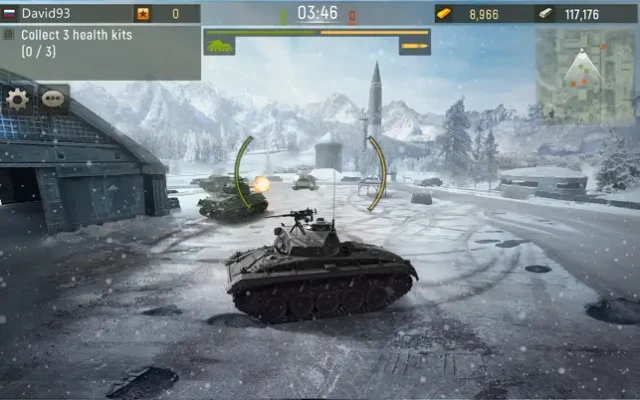Click the David93 player name panel
This screenshot has width=640, height=400.
[66, 14]
